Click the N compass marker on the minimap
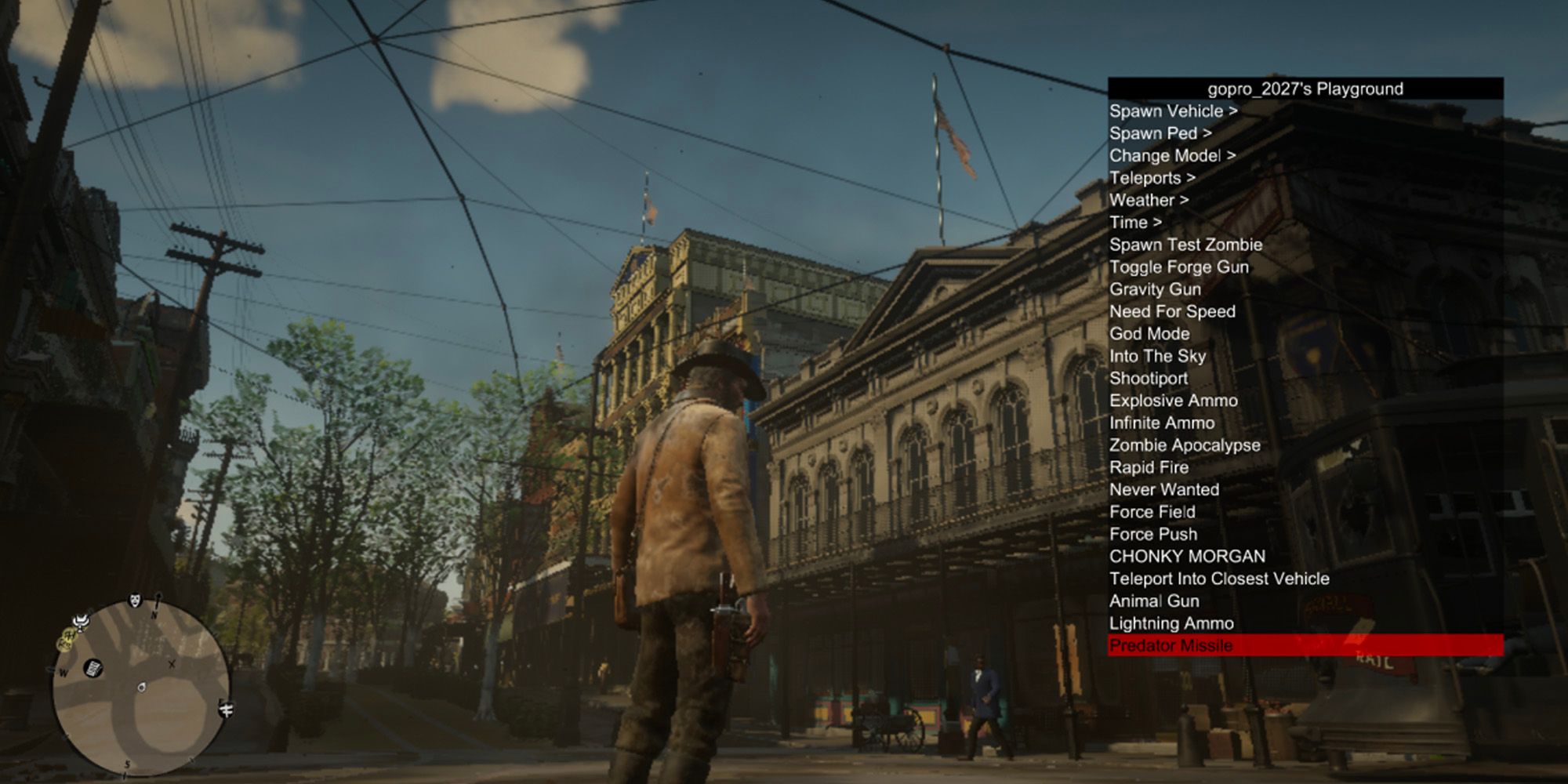This screenshot has width=1568, height=784. click(154, 614)
